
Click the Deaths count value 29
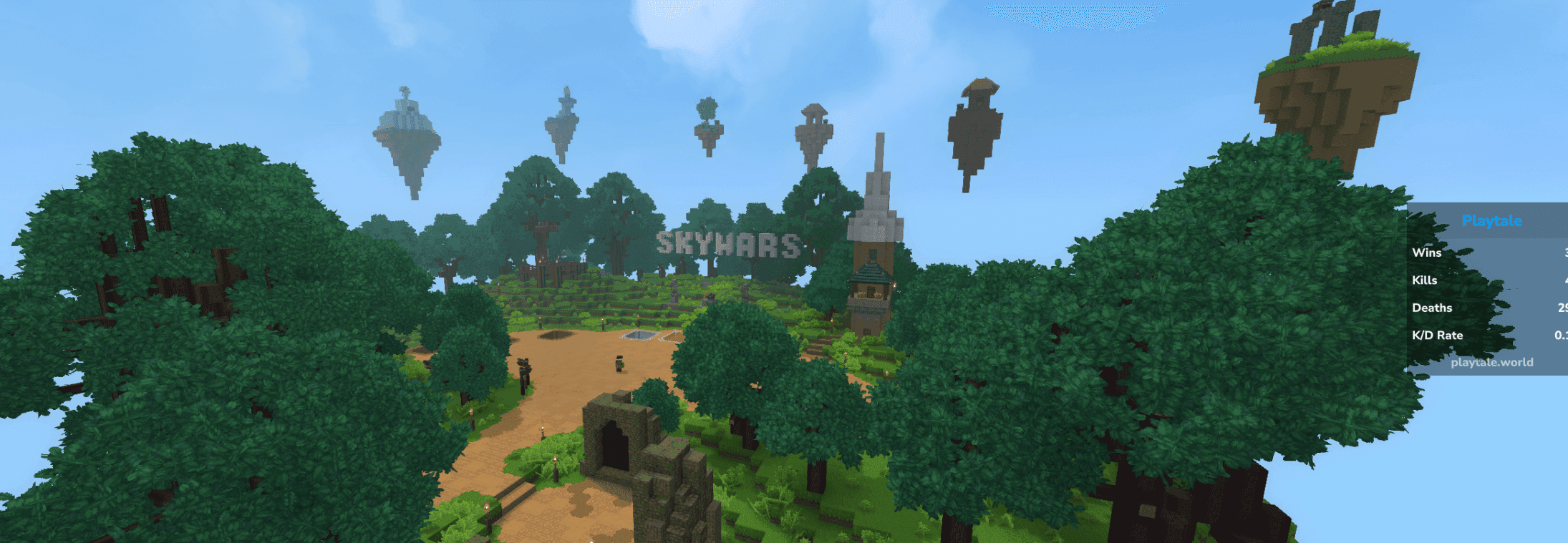coord(1563,308)
